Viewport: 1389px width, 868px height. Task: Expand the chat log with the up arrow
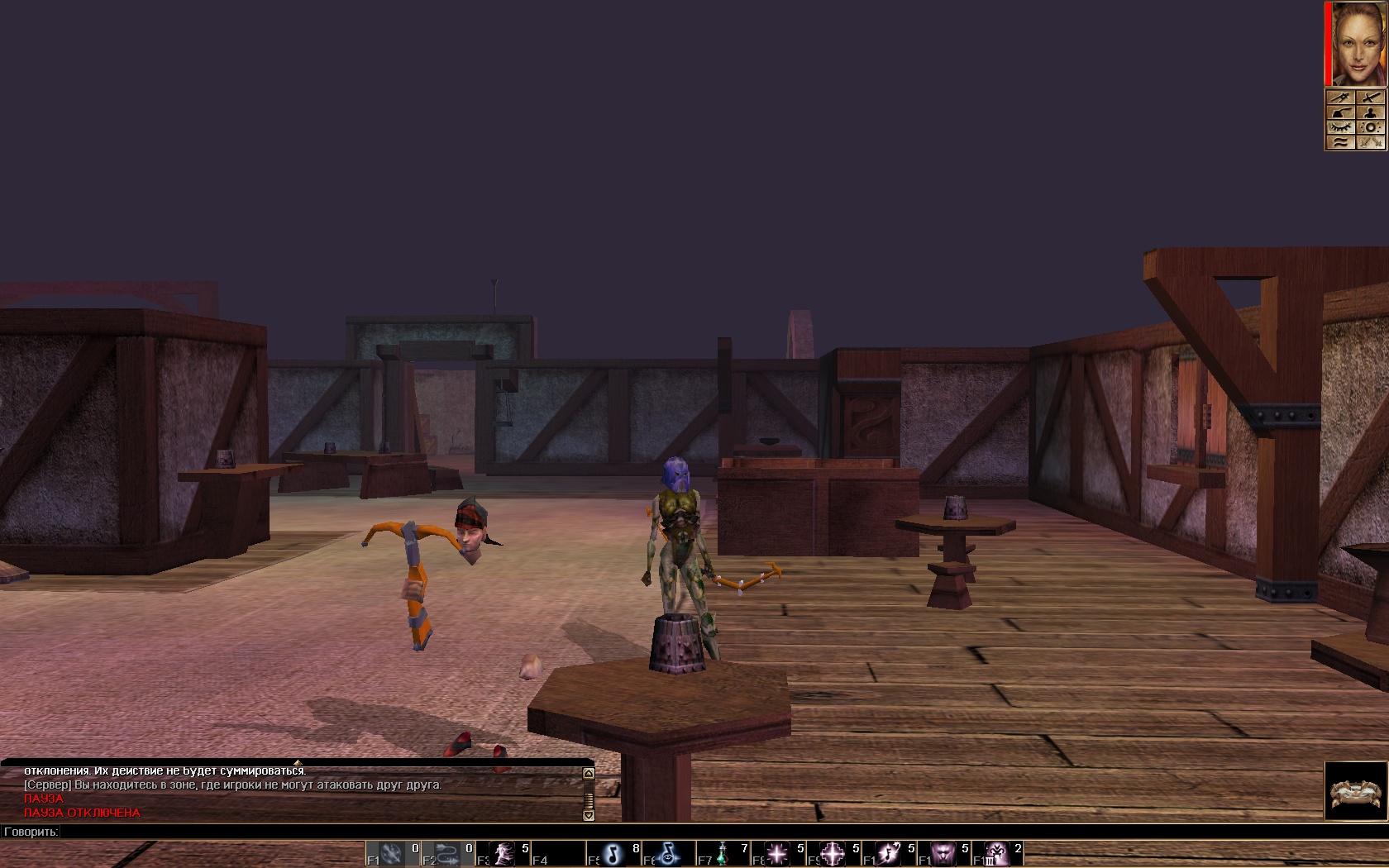[587, 773]
